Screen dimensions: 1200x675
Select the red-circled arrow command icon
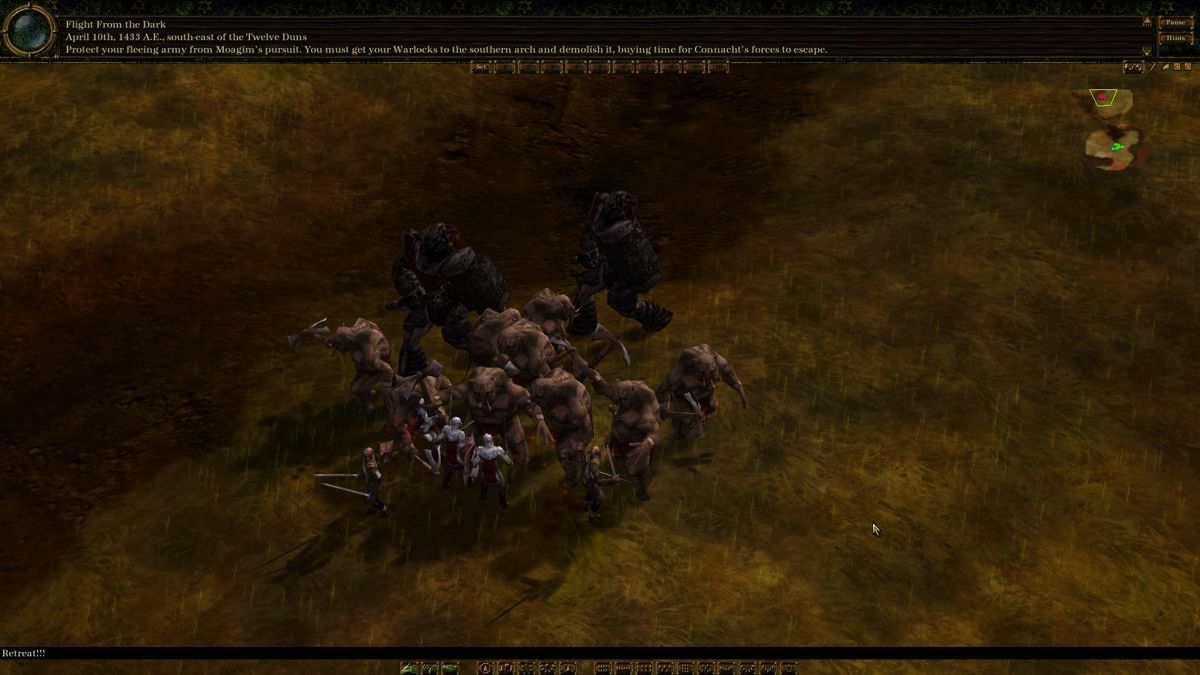point(485,668)
